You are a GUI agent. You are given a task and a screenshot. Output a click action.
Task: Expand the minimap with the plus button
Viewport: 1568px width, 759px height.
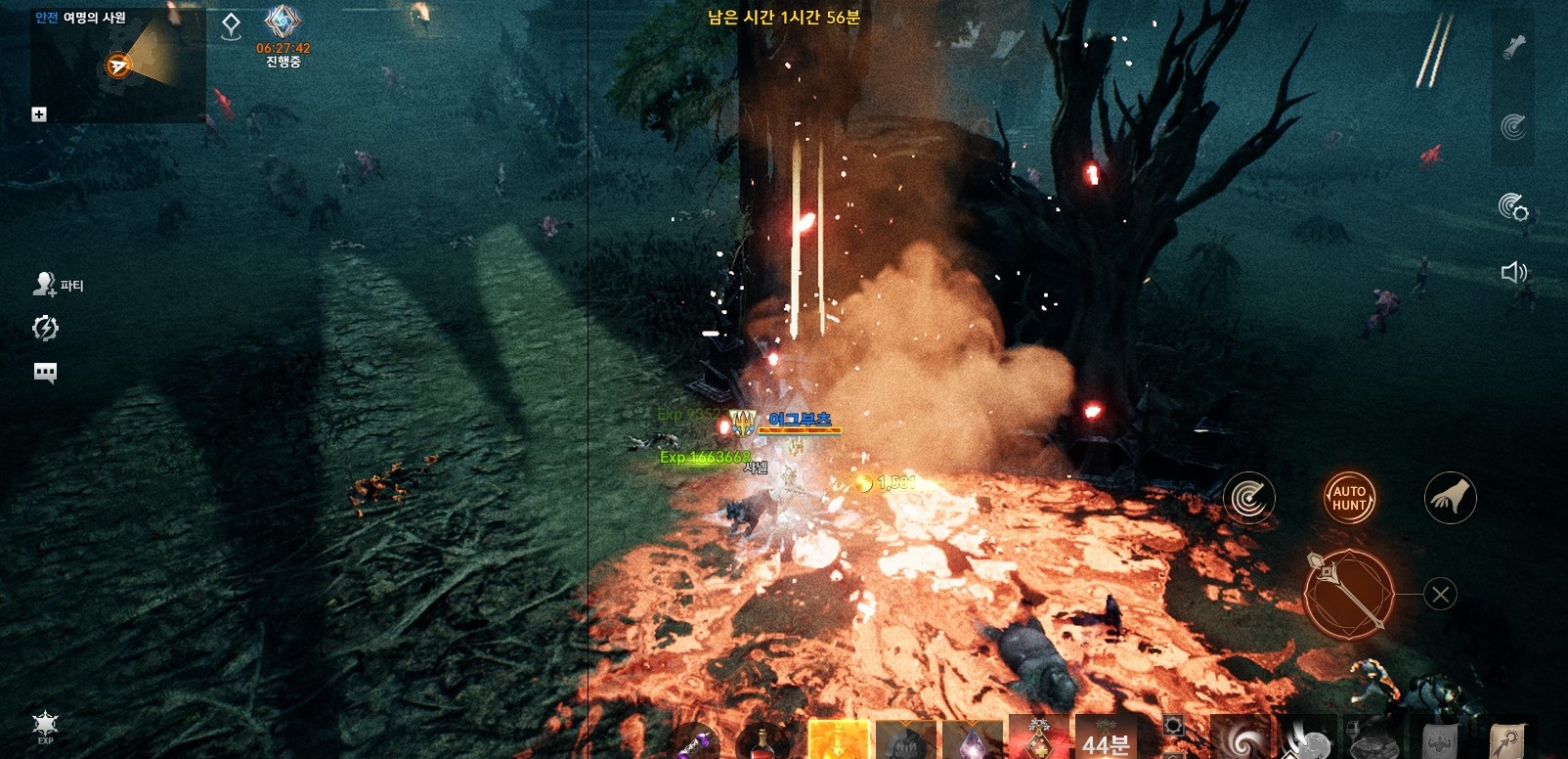(x=39, y=114)
